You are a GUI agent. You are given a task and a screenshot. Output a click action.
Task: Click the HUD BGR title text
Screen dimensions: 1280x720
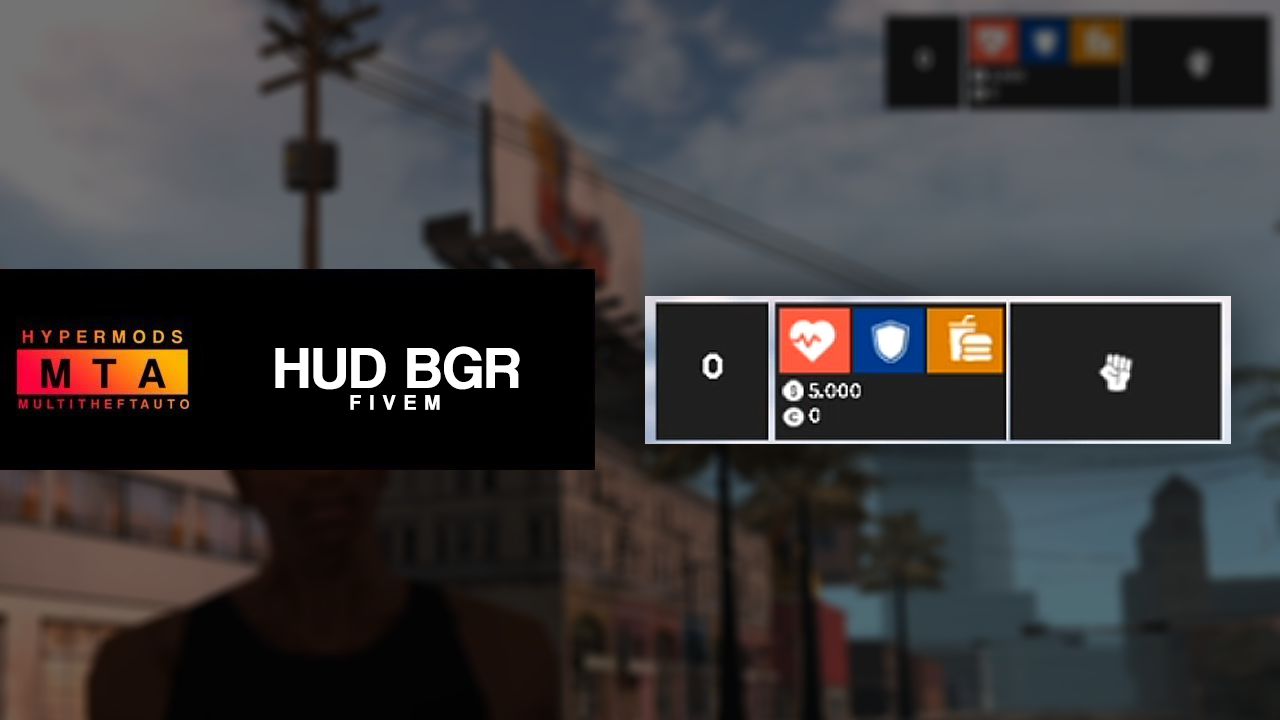(397, 370)
